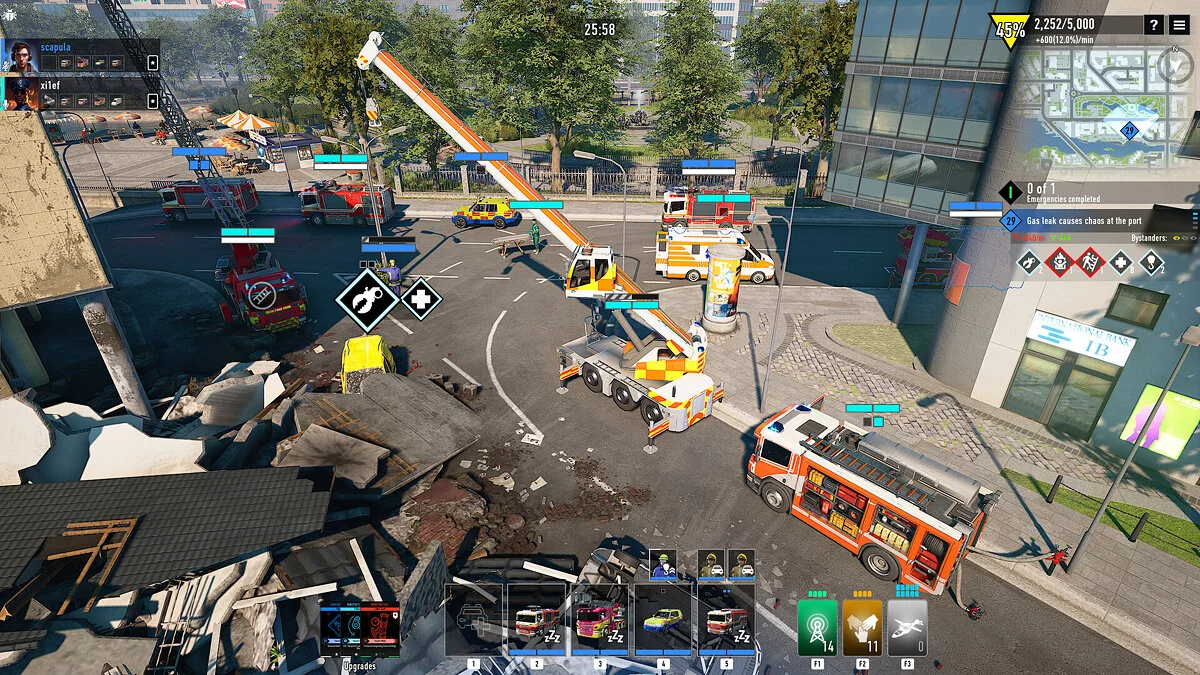This screenshot has width=1200, height=675.
Task: Activate the orange helping hands ability
Action: pos(862,627)
